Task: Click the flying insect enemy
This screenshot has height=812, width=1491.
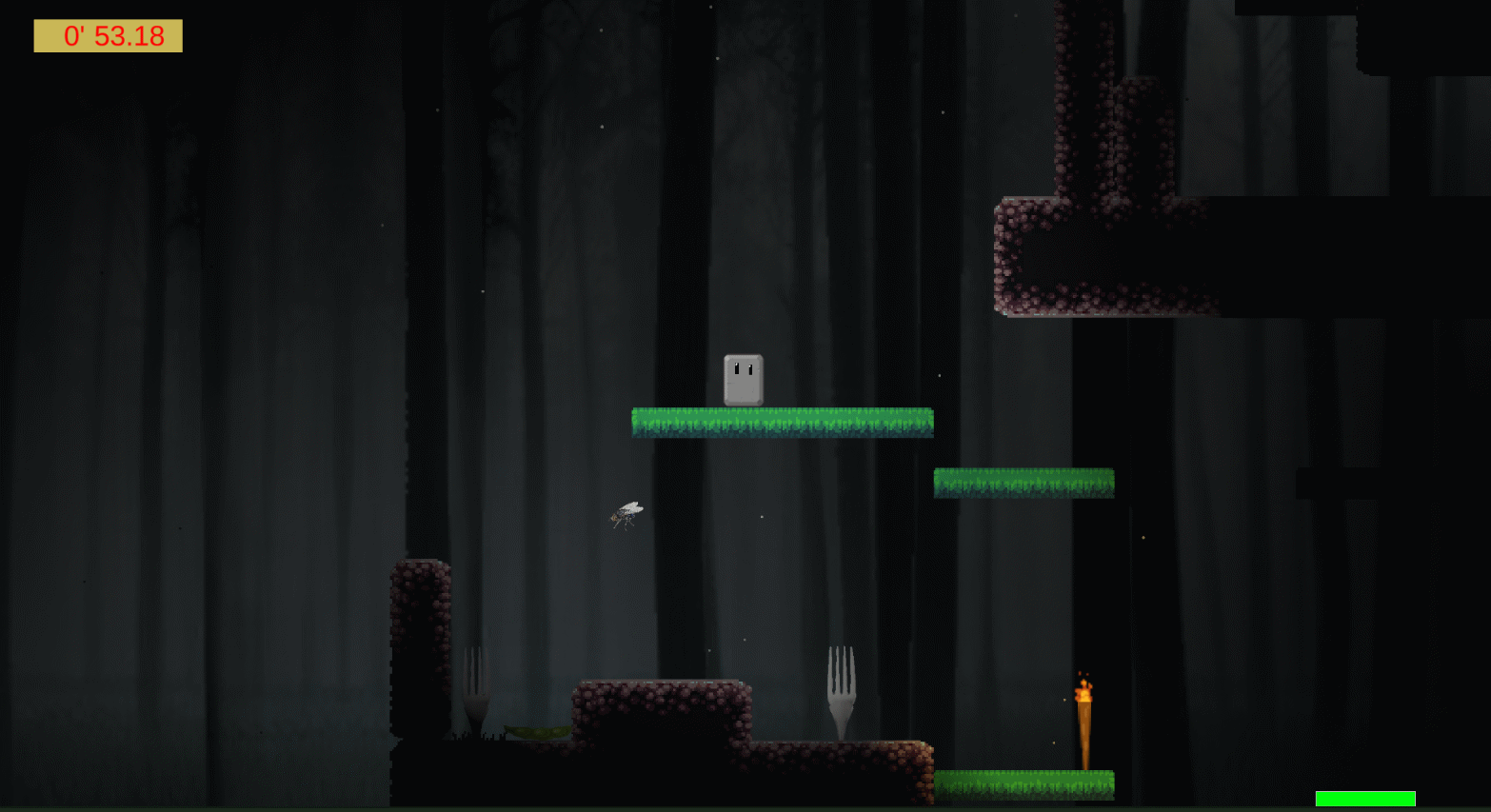Action: point(626,513)
